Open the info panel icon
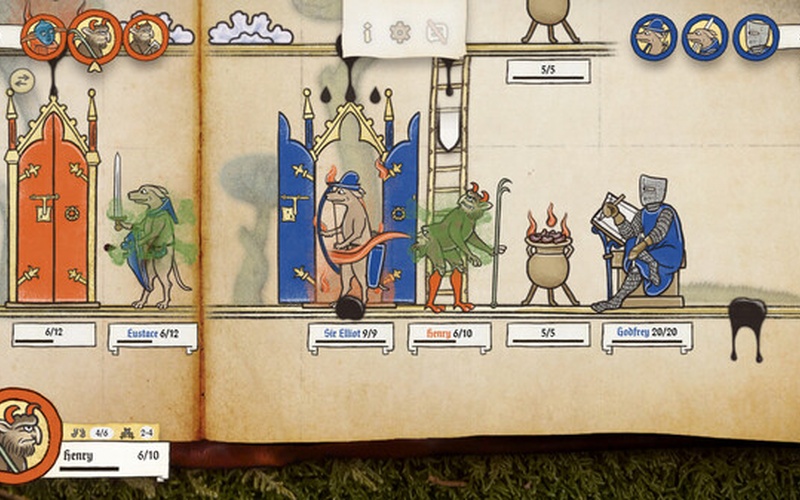Screen dimensions: 800x500 368,32
